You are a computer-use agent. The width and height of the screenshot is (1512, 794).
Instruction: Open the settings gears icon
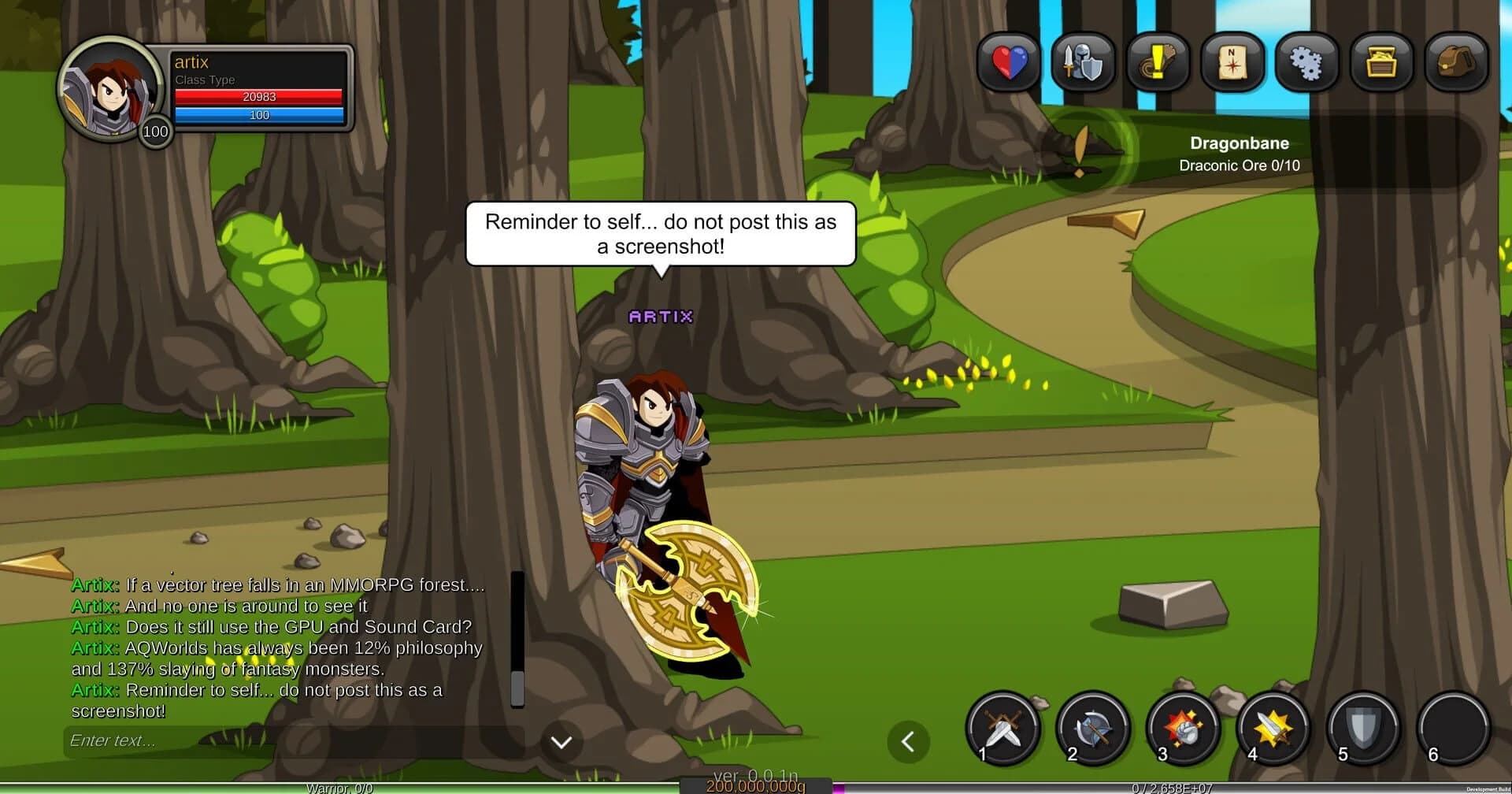tap(1306, 63)
